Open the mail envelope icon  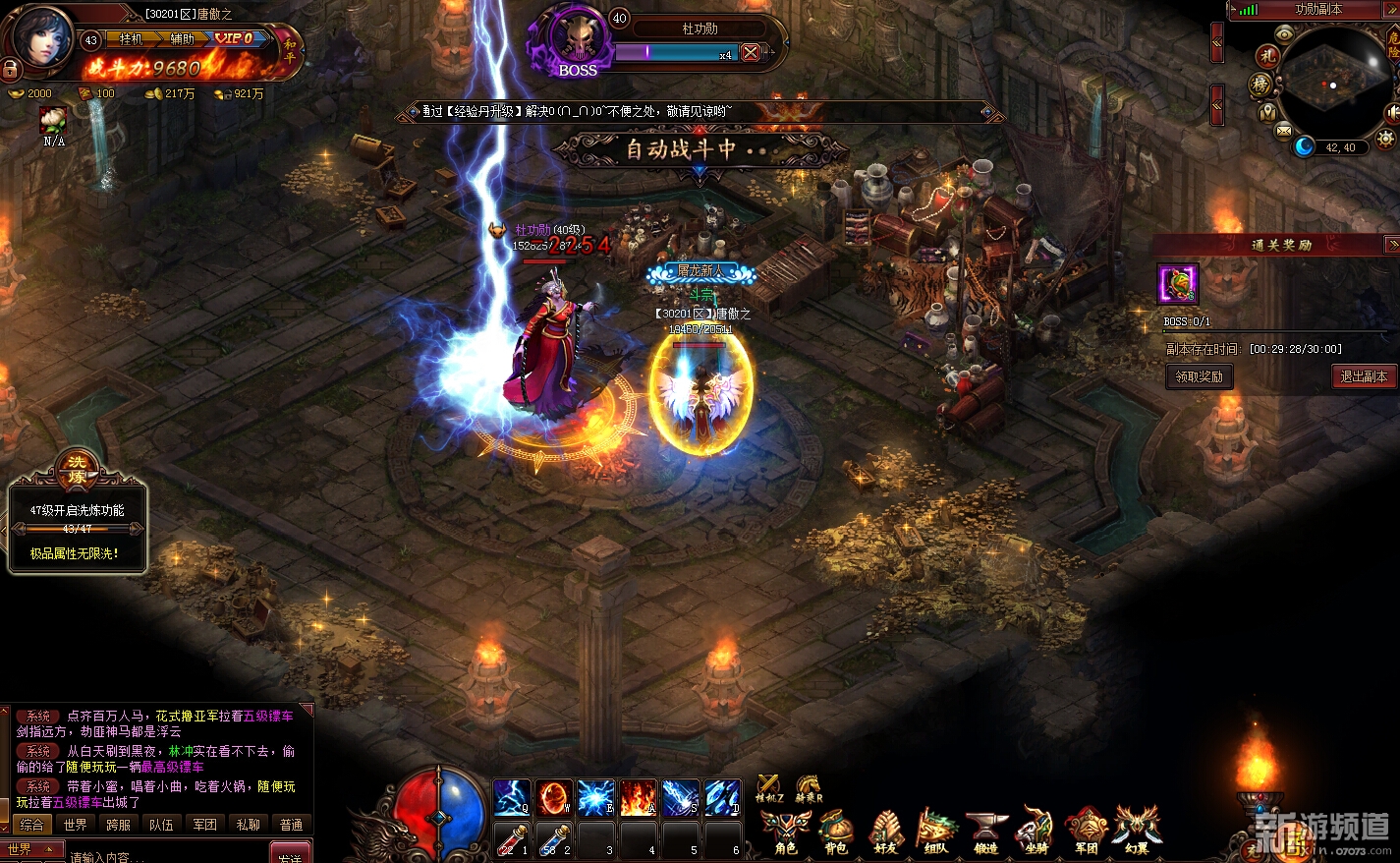coord(1283,131)
